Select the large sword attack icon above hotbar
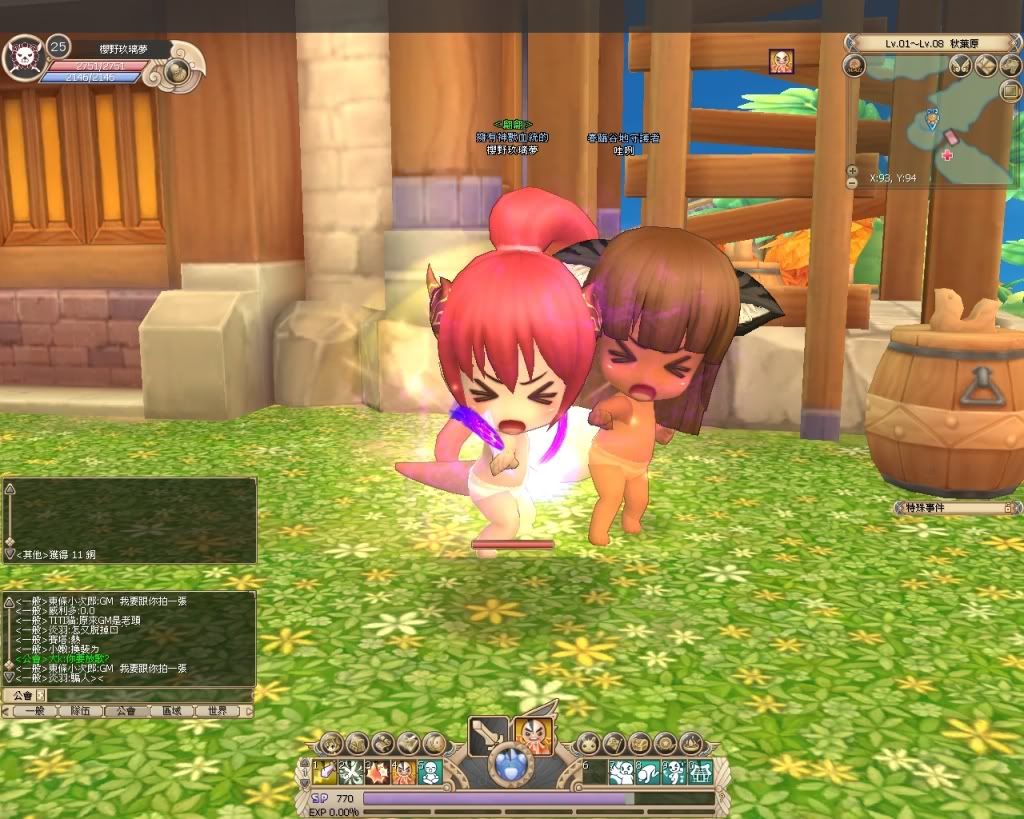 pos(489,737)
